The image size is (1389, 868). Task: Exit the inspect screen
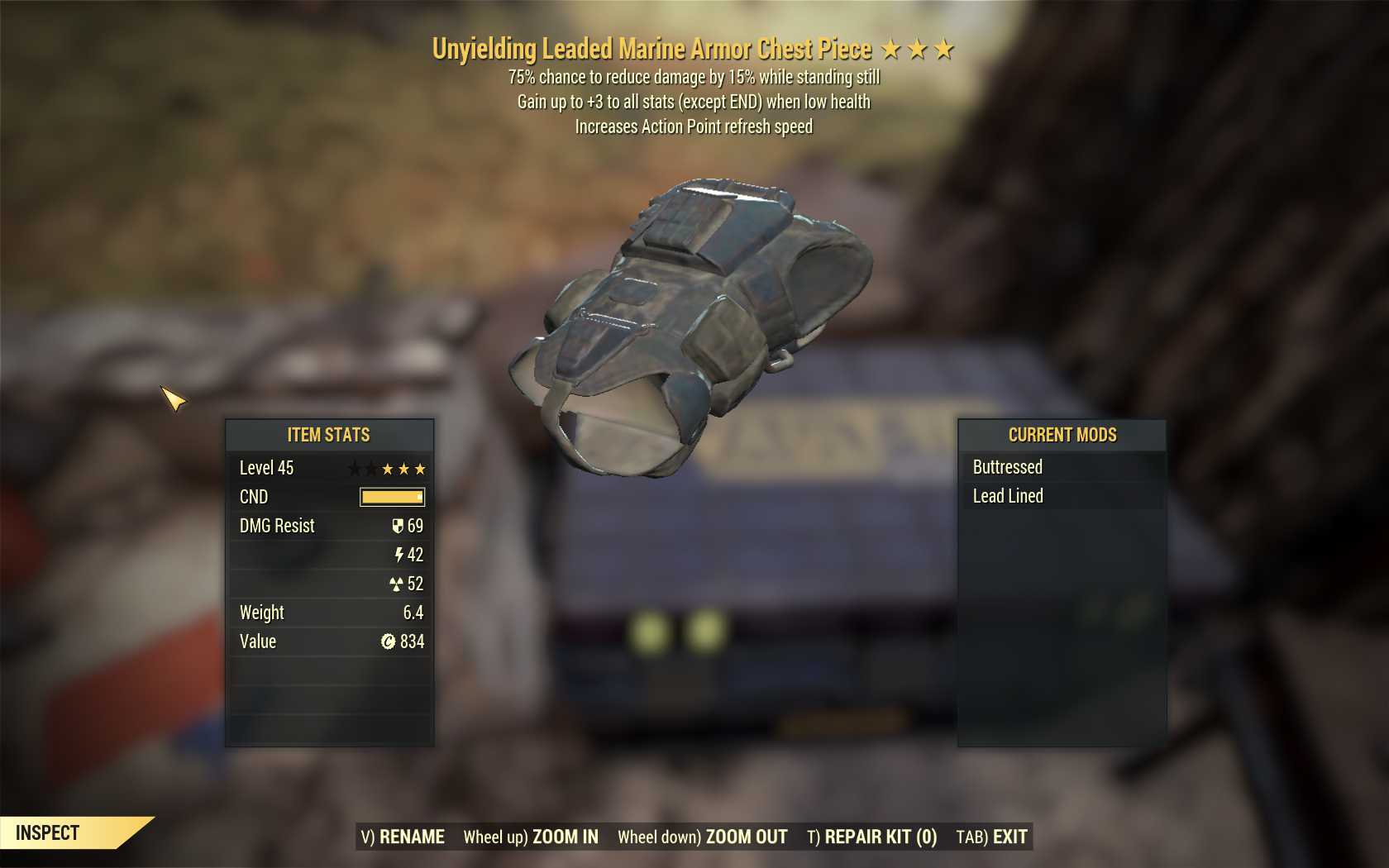[991, 837]
